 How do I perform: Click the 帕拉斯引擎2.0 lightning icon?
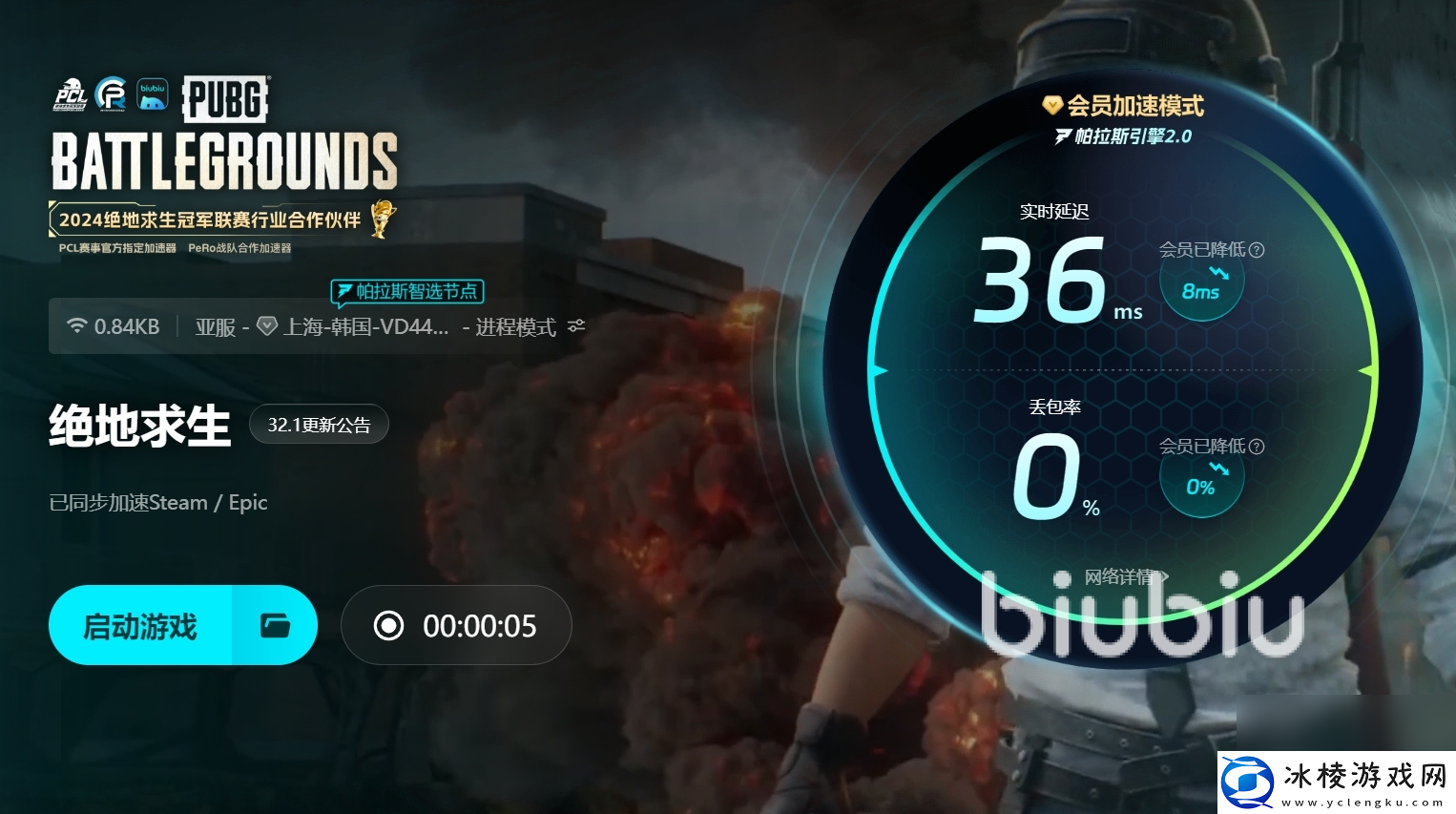click(x=1061, y=136)
